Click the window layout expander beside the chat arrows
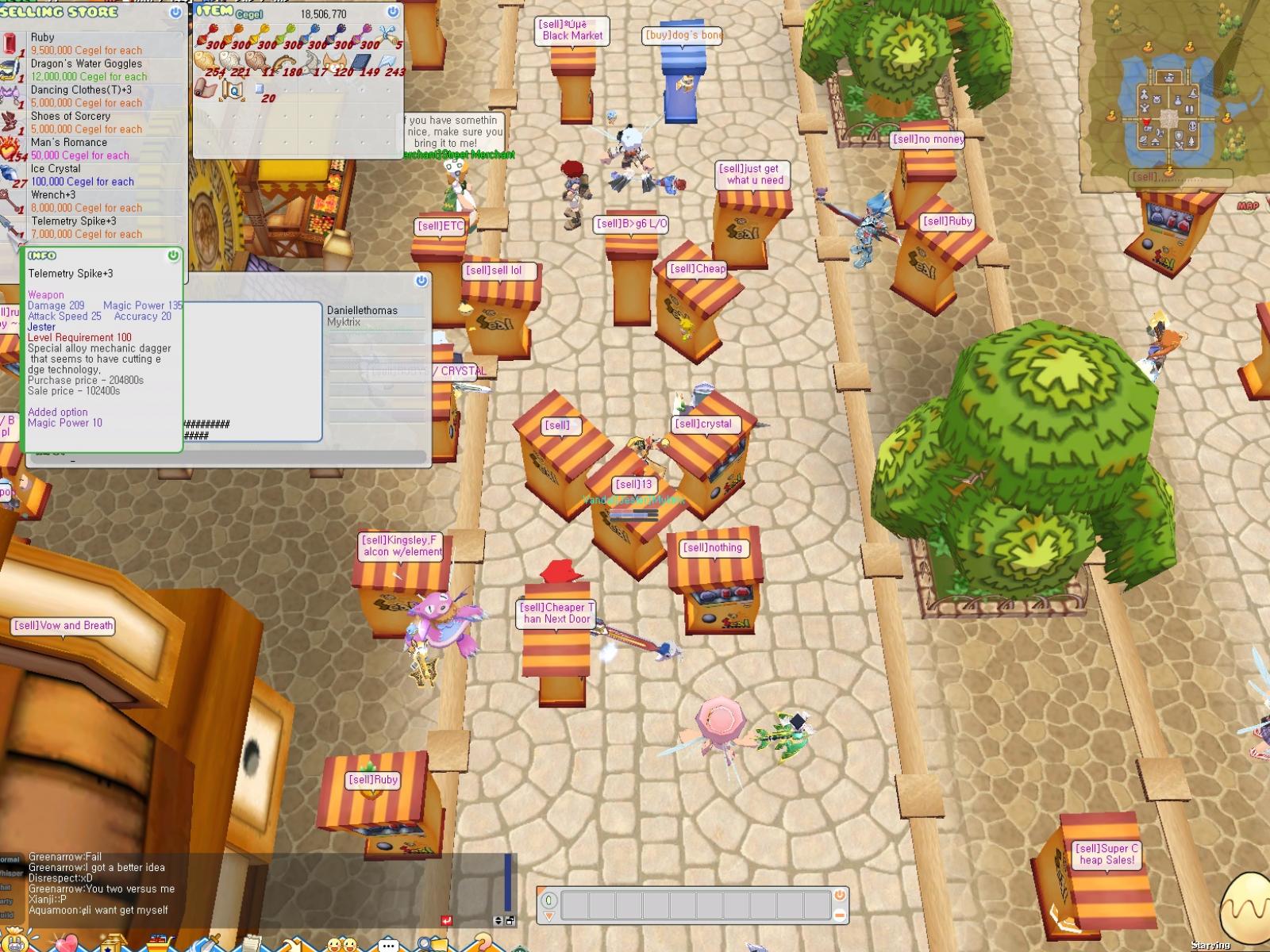This screenshot has width=1270, height=952. click(x=510, y=921)
